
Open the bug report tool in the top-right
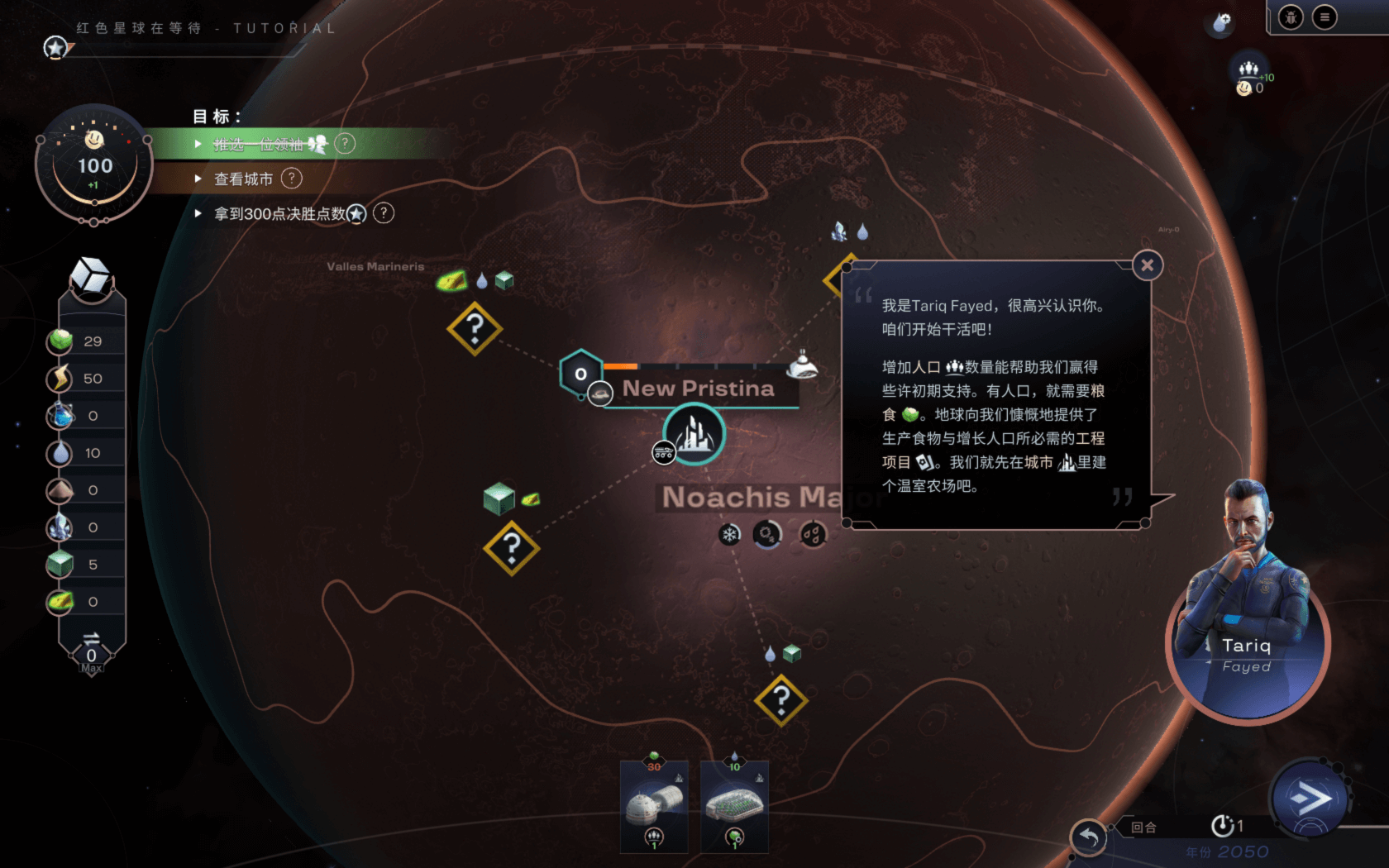[x=1290, y=17]
